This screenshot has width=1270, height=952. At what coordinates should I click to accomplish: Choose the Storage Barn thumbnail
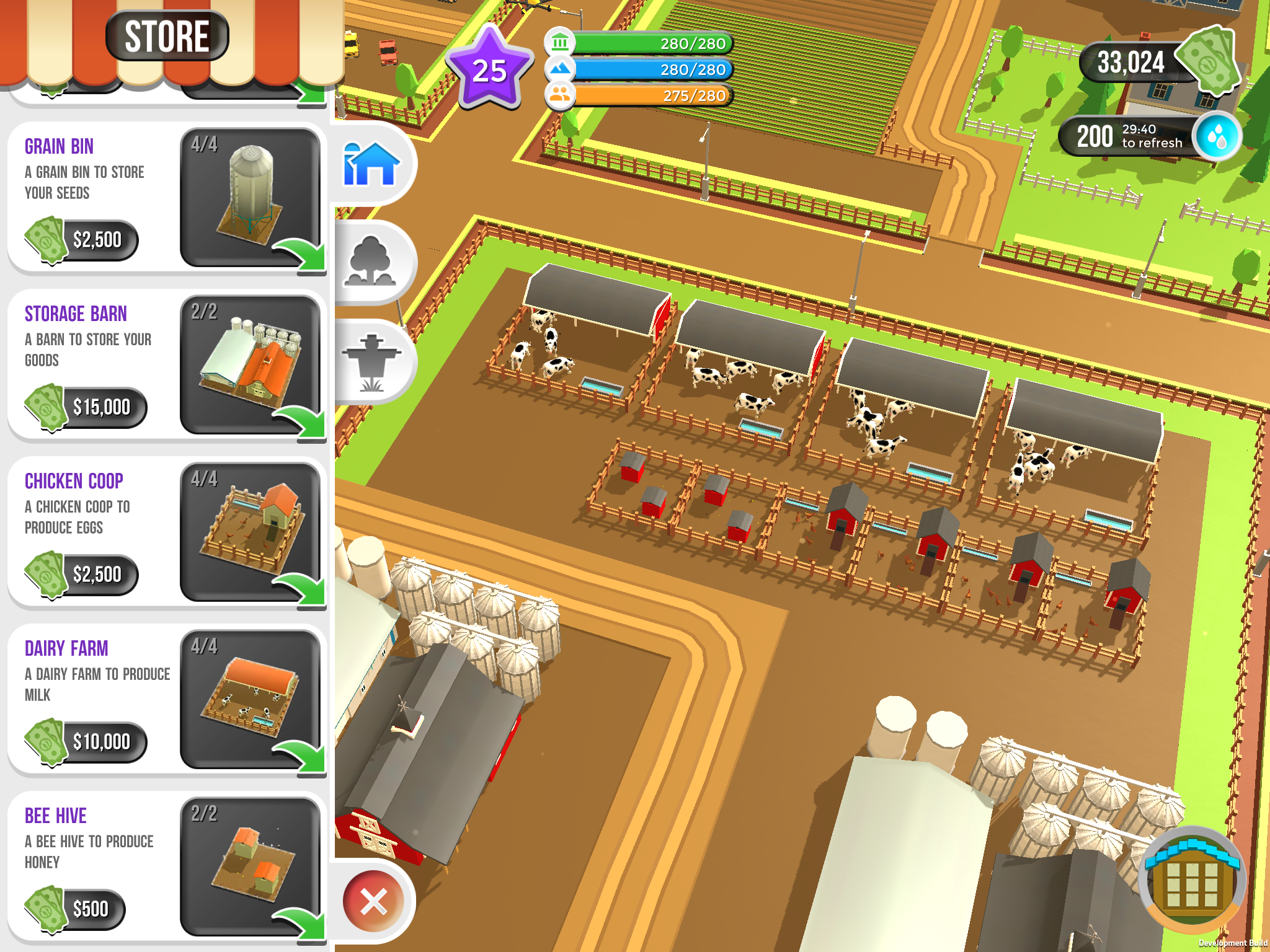[x=251, y=364]
